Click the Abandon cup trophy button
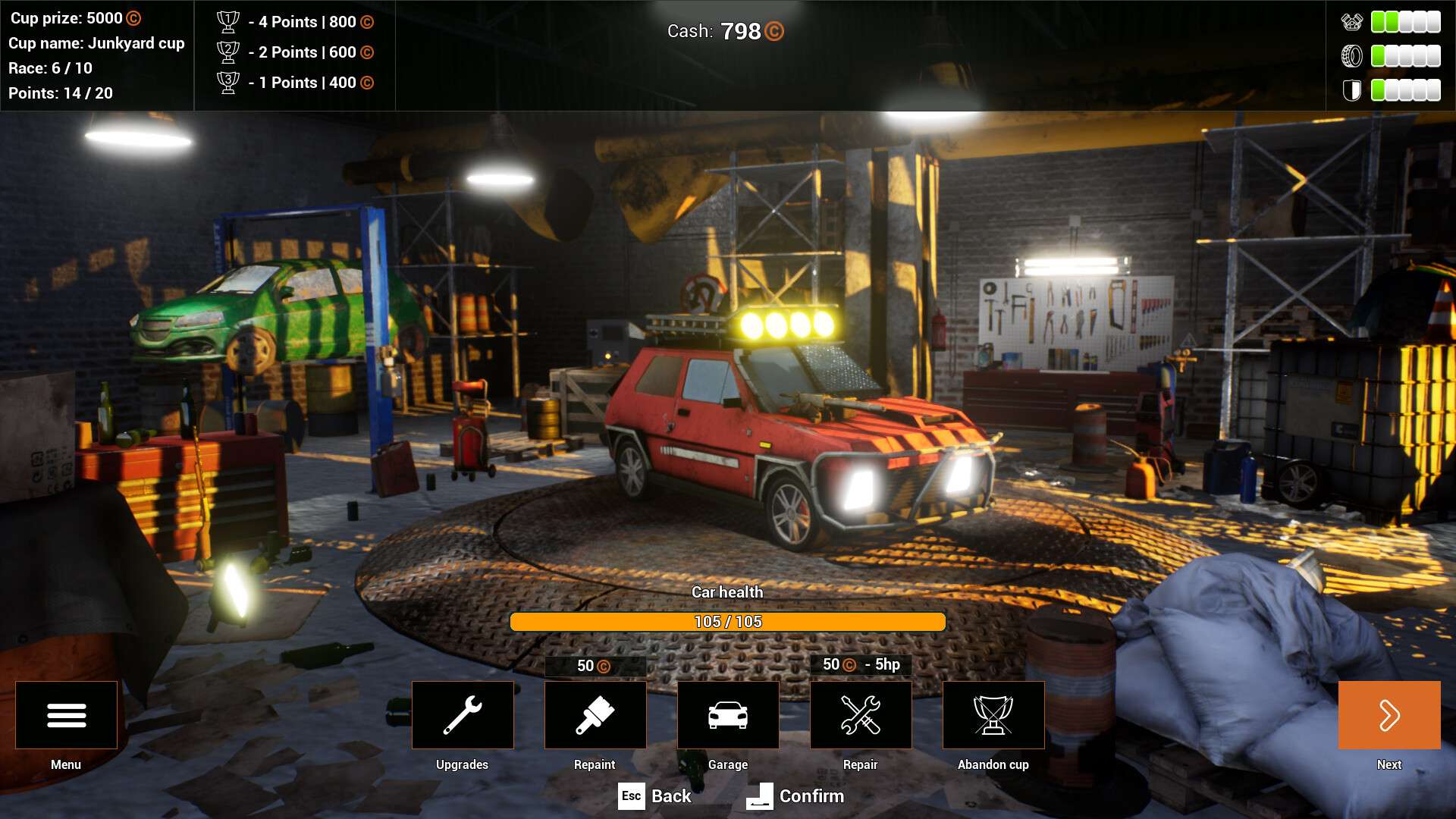Screen dimensions: 1456x819 [993, 715]
